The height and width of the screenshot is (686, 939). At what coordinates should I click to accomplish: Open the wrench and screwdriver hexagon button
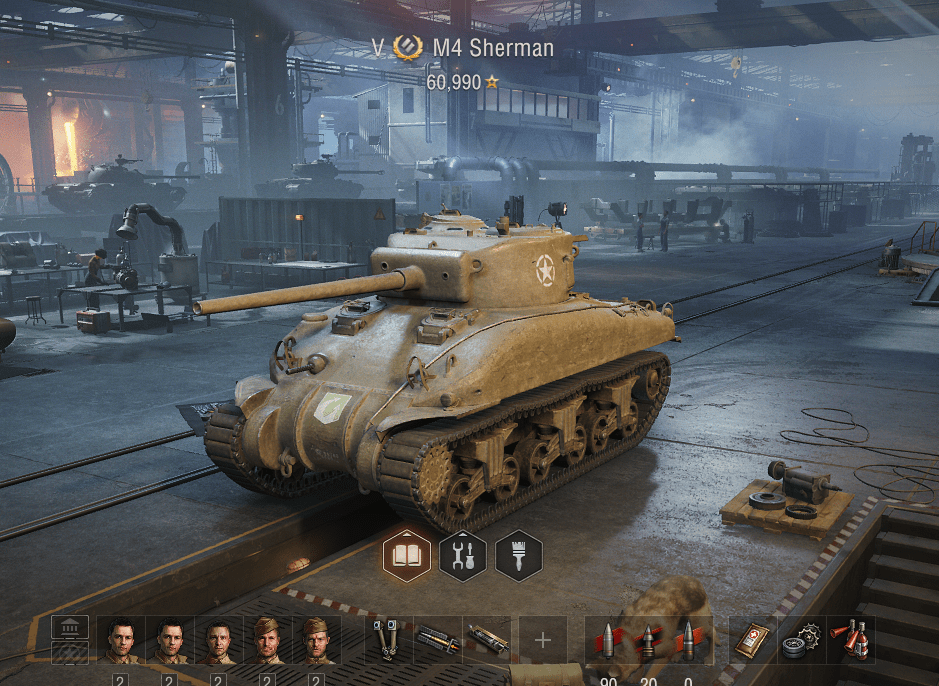click(x=463, y=555)
